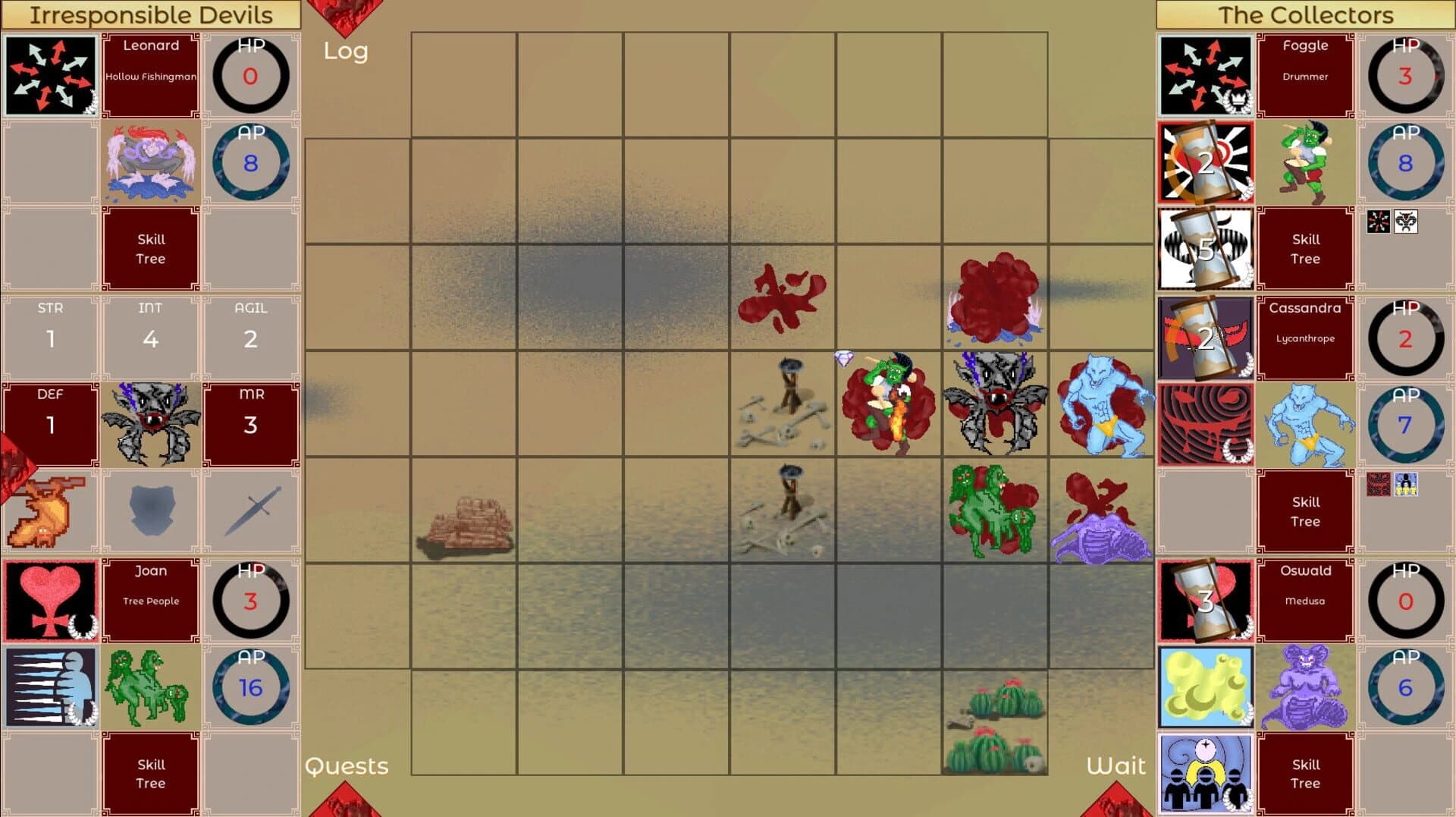Click Oswald's yellow slime ability icon
Screen dimensions: 1456x817
1205,685
